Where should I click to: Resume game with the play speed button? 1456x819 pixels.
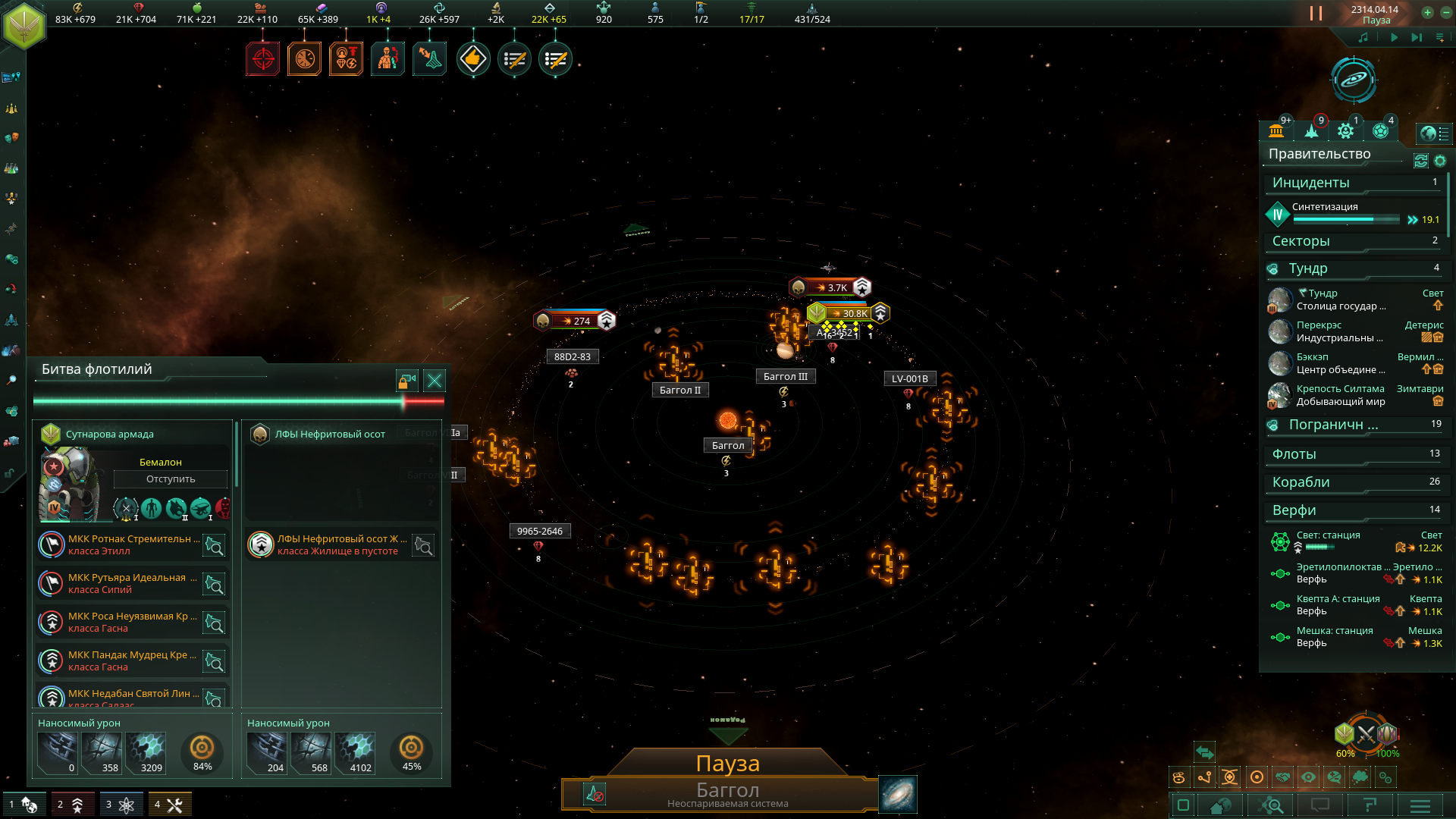[x=1394, y=37]
